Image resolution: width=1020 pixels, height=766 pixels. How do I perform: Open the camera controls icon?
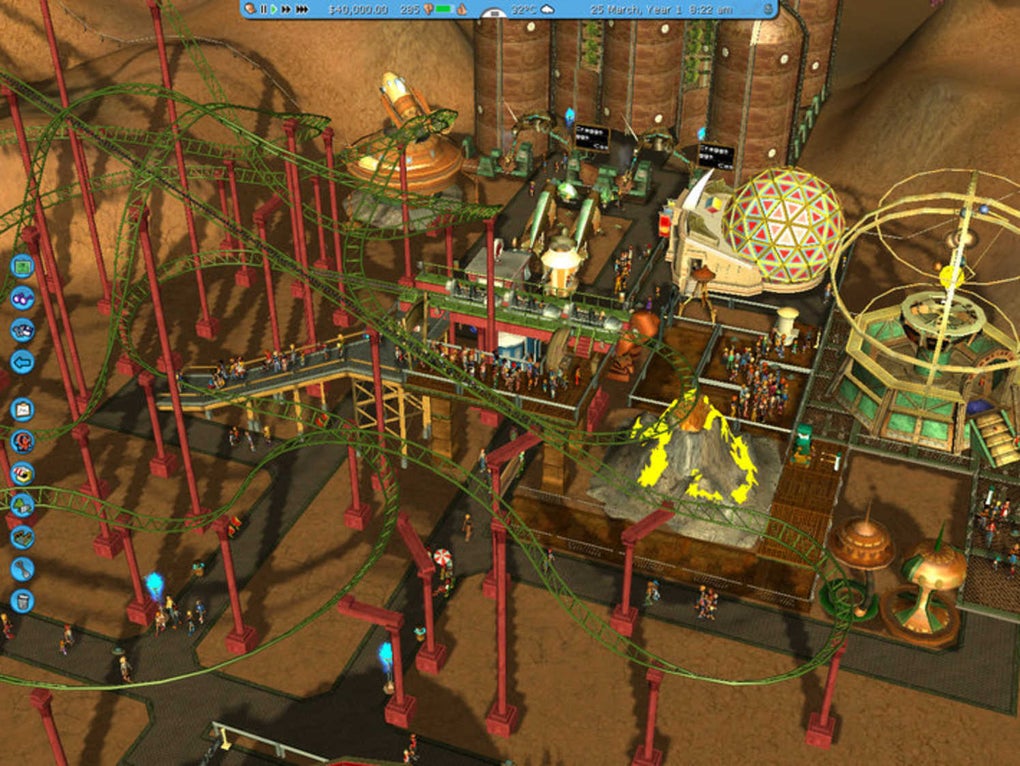pyautogui.click(x=22, y=330)
